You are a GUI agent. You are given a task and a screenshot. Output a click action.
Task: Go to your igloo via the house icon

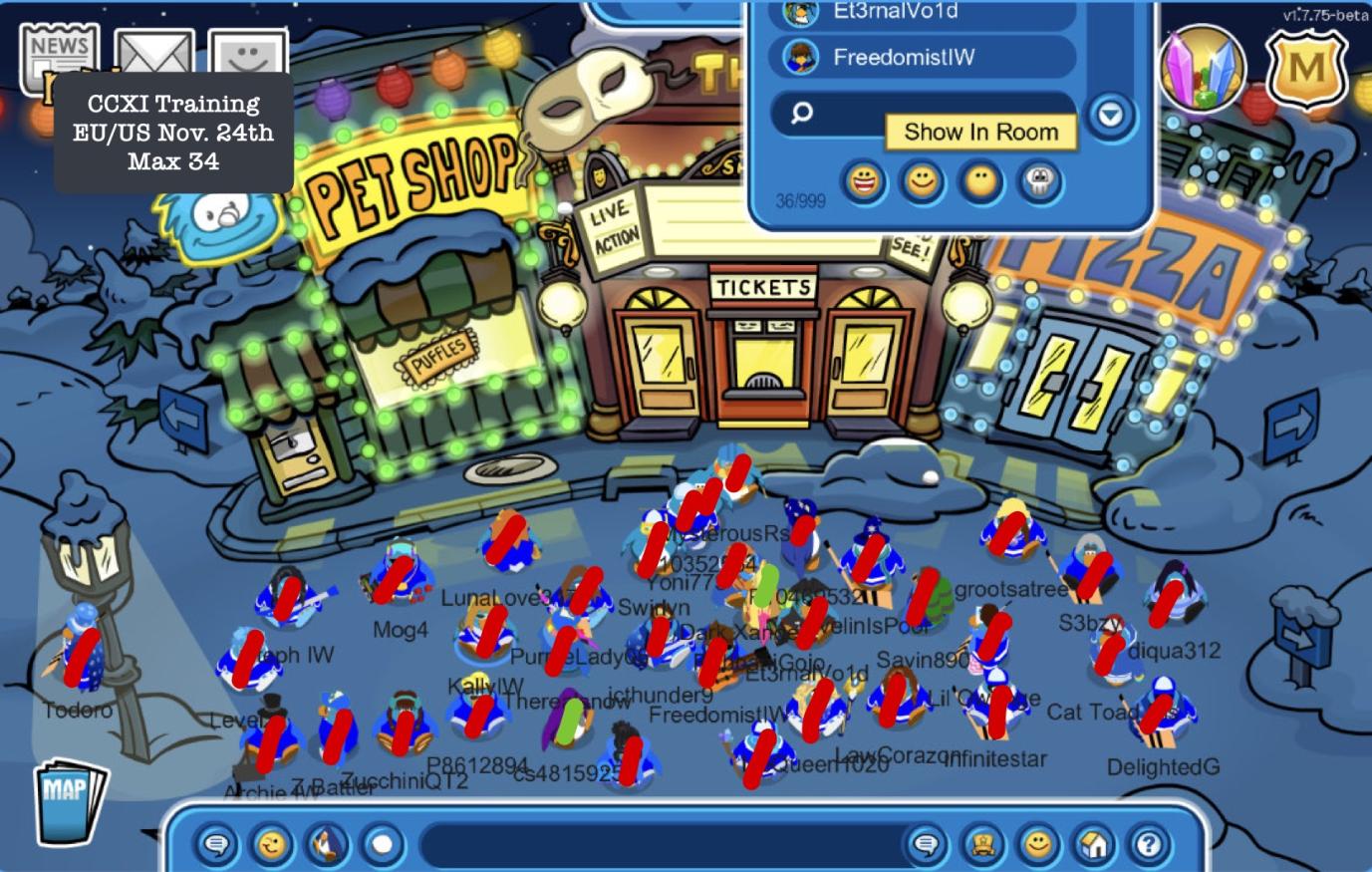click(x=1093, y=845)
